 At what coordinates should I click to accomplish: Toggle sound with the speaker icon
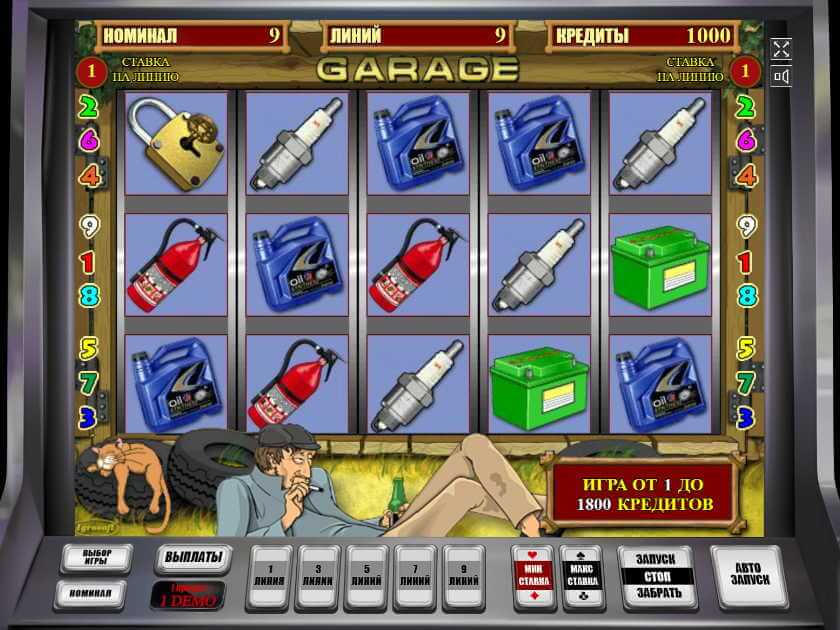782,77
